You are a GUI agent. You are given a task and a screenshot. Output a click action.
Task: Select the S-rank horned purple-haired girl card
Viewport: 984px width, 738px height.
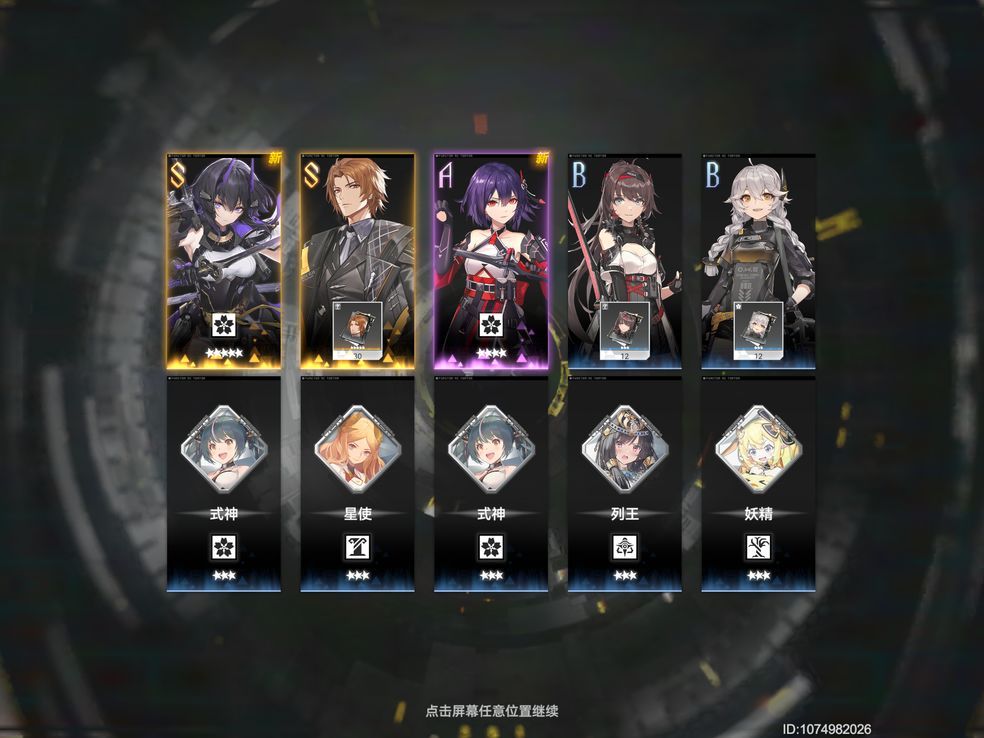coord(224,262)
